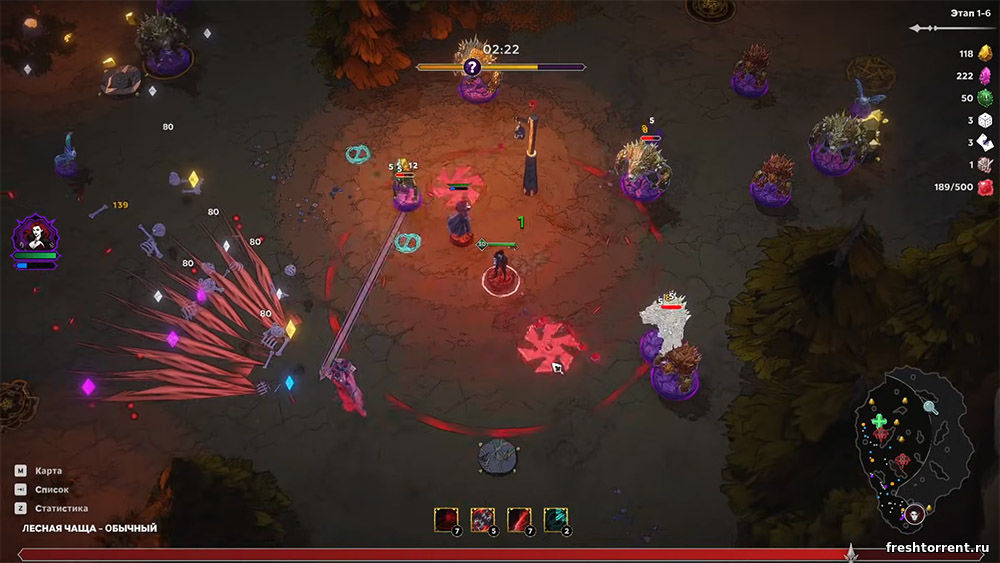Select the green gem resource icon

click(x=985, y=98)
